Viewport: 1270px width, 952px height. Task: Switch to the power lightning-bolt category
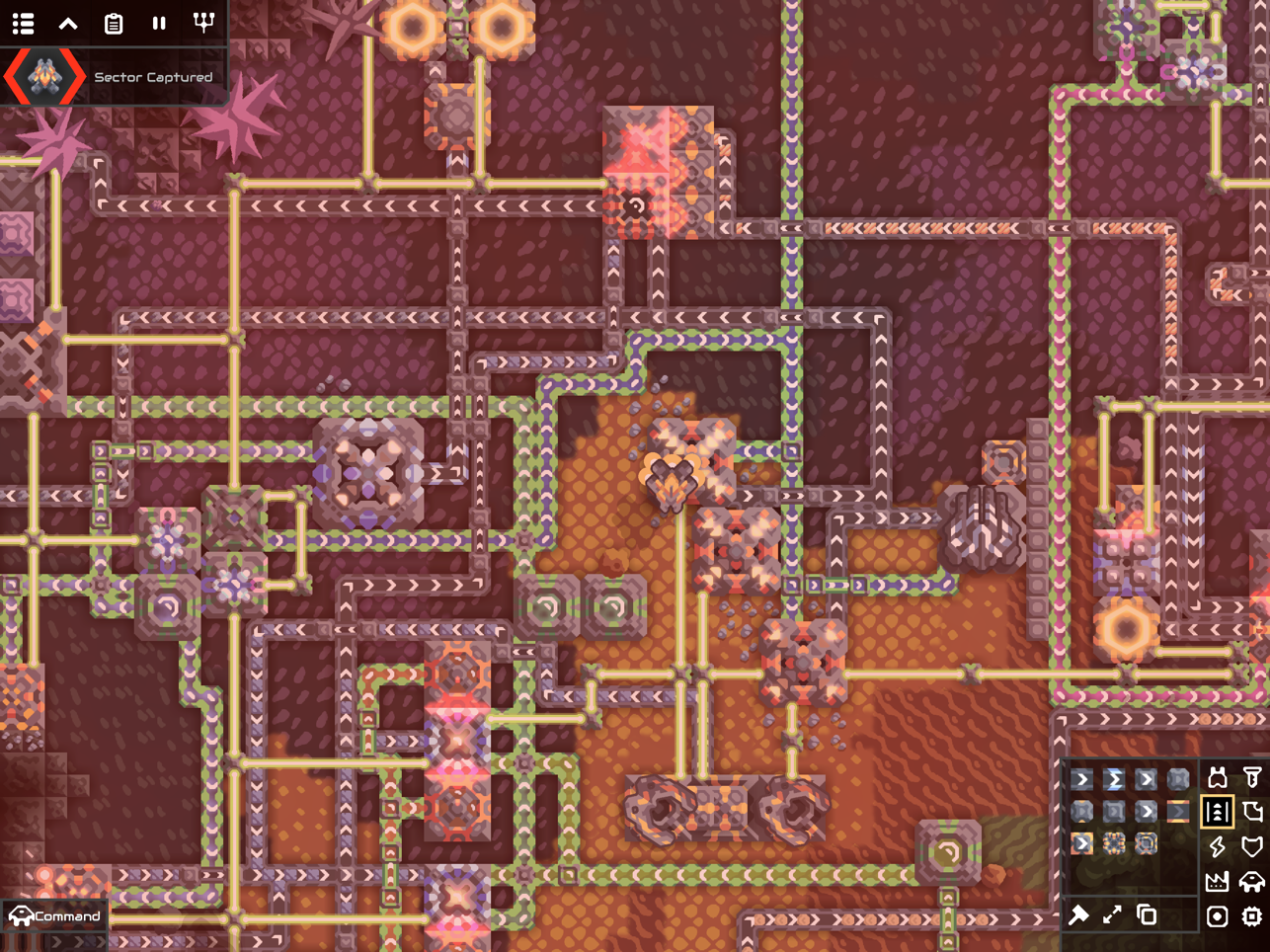tap(1218, 846)
